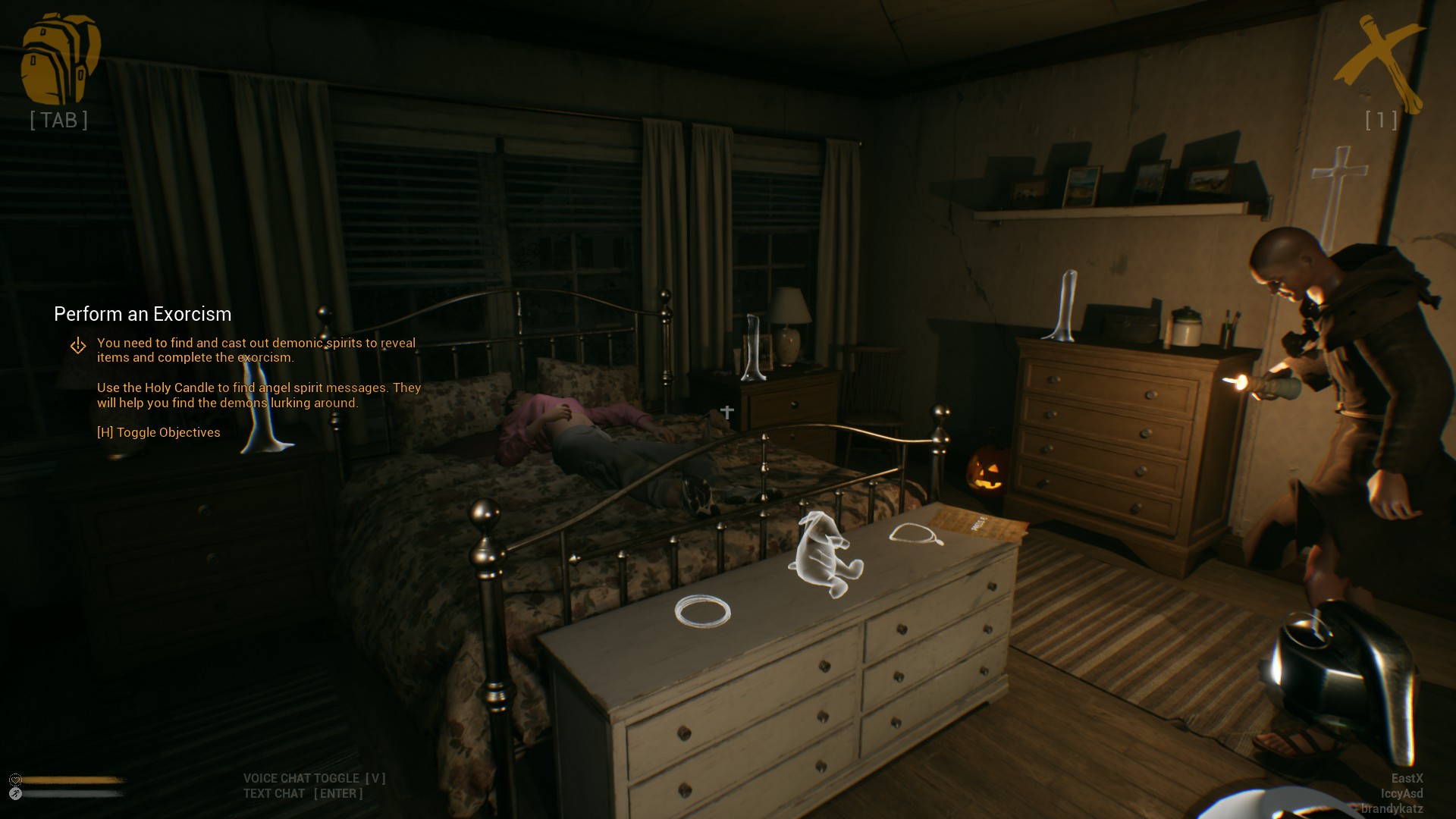
Task: Click the Perform an Exorcism objective title
Action: coord(143,314)
